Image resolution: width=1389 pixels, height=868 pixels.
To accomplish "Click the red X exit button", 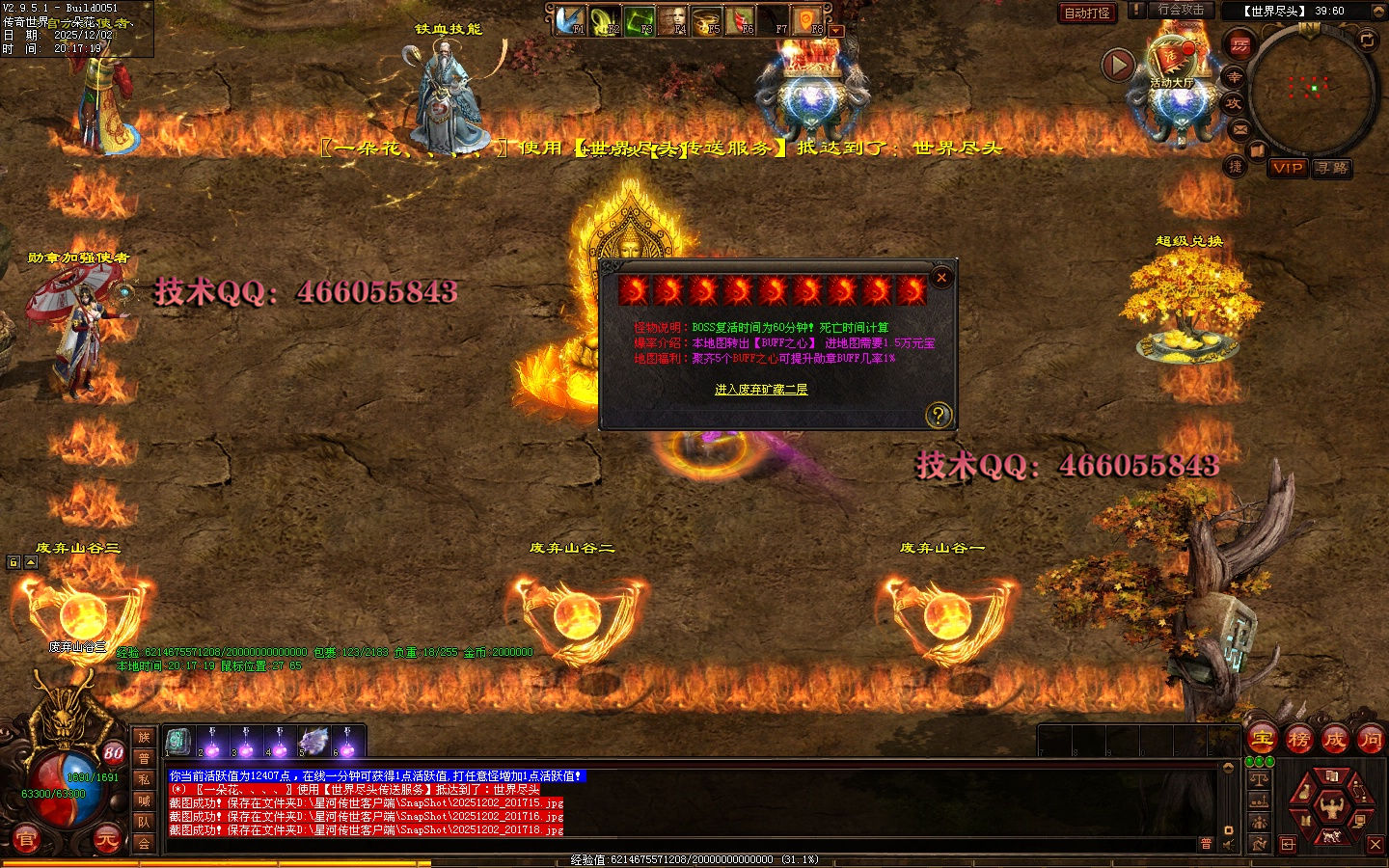I will (1375, 845).
